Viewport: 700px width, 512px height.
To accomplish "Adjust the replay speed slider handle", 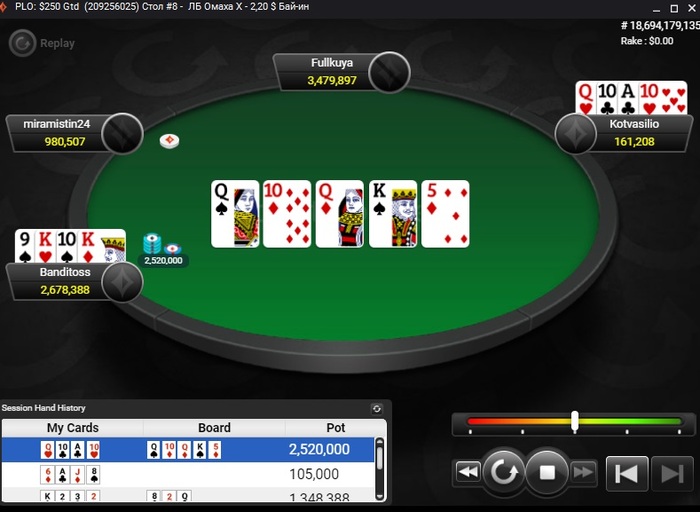I will tap(575, 422).
